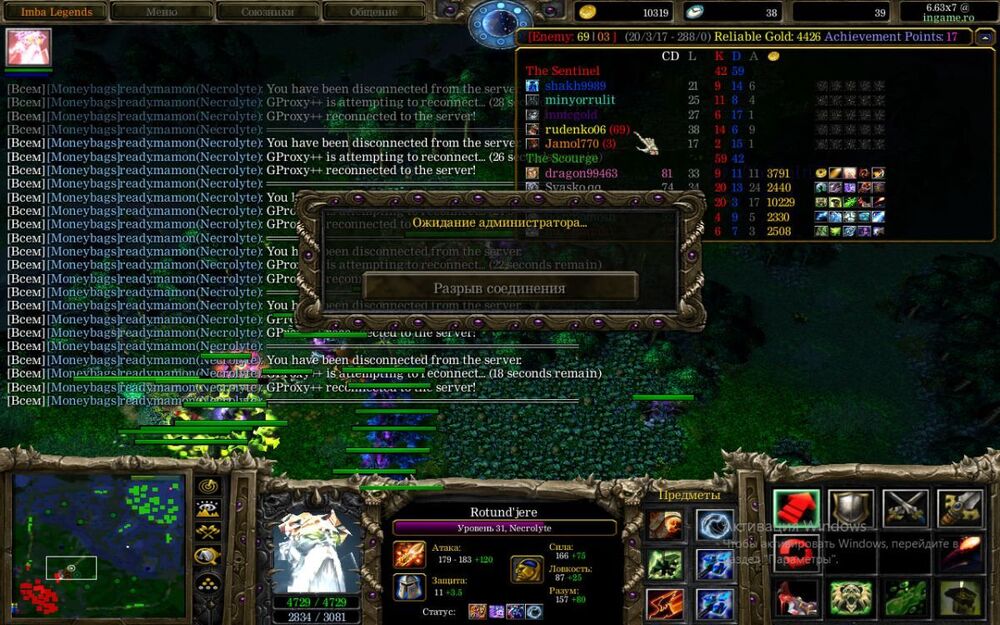This screenshot has height=625, width=1000.
Task: Select player dragon99463 in the scoreboard
Action: pos(580,173)
